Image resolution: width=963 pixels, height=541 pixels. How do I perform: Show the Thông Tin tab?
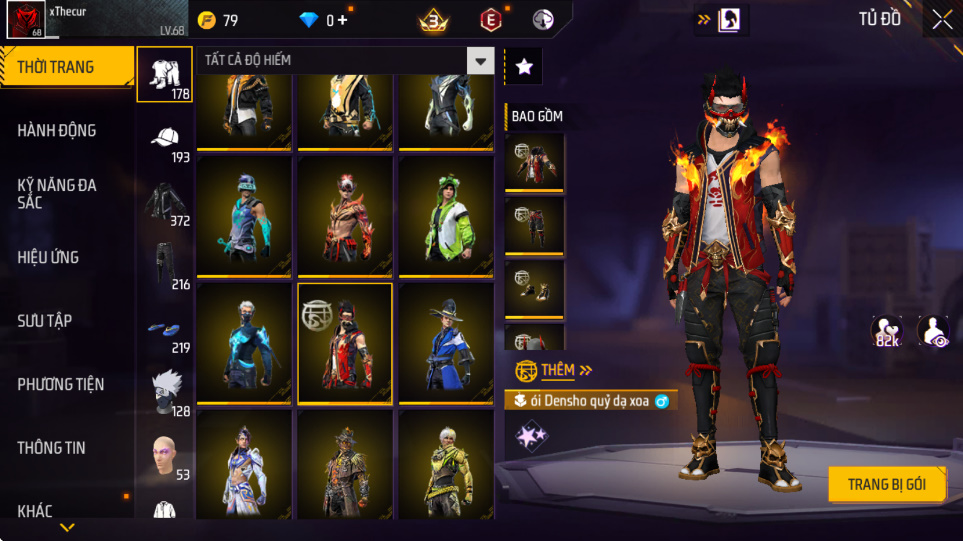pyautogui.click(x=52, y=448)
